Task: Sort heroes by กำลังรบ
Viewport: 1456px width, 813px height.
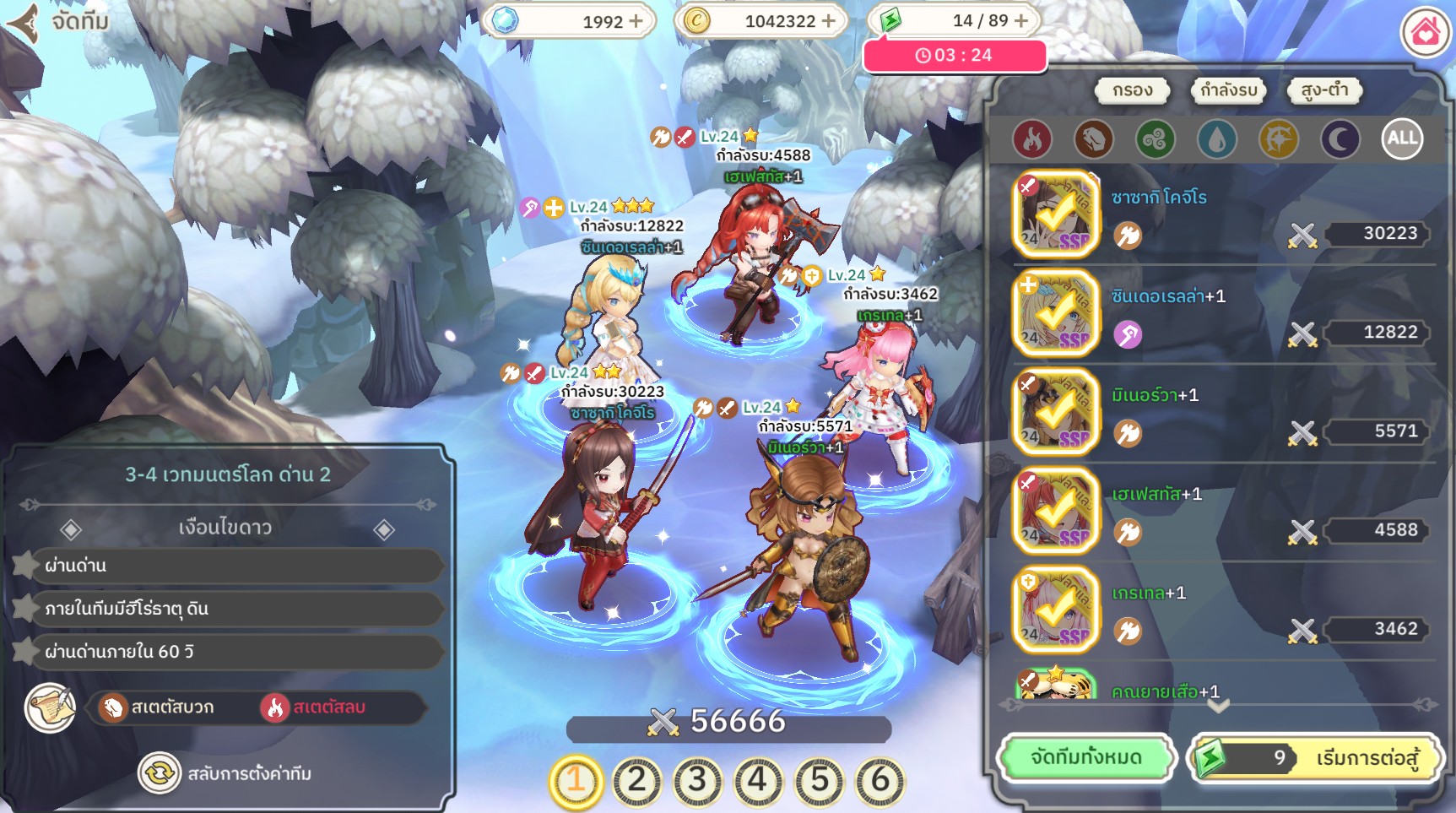Action: [1228, 90]
